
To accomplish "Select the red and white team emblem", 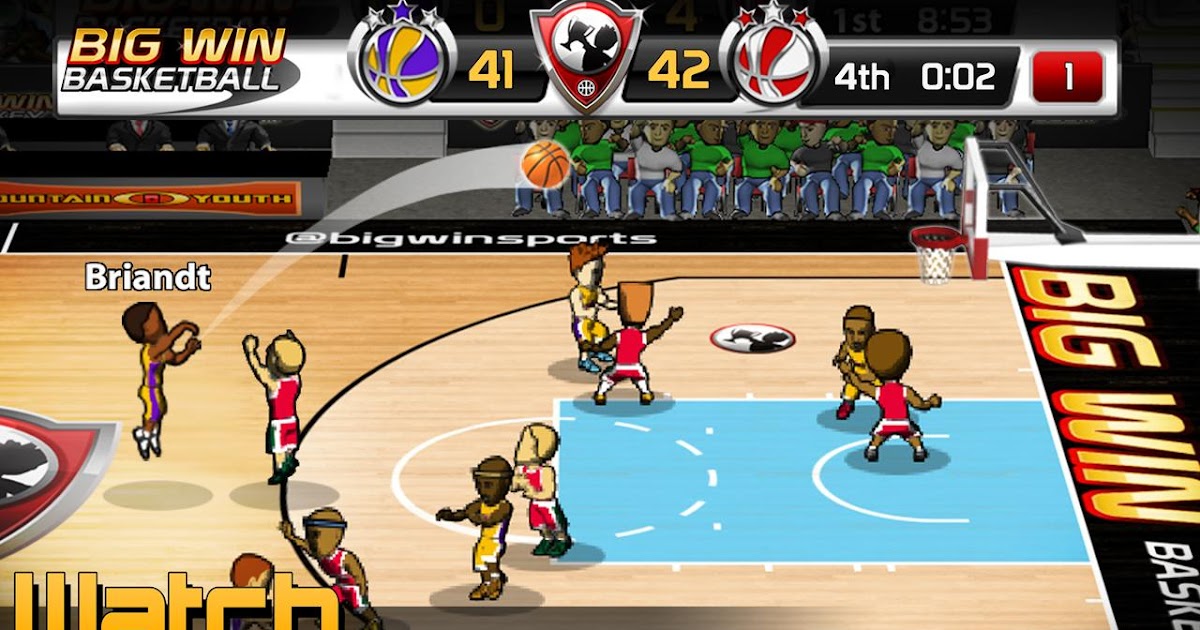I will 772,68.
